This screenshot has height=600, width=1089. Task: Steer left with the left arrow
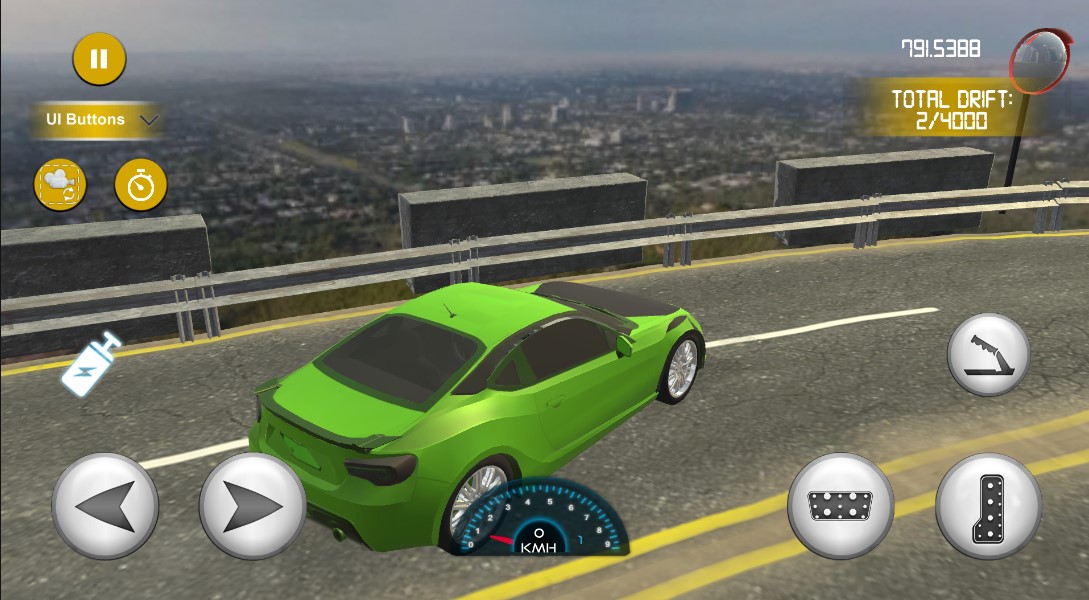tap(105, 506)
